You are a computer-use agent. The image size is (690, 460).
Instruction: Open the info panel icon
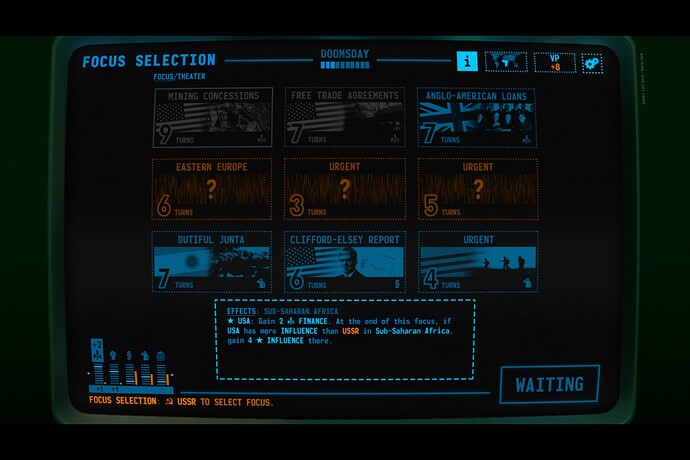pyautogui.click(x=467, y=61)
